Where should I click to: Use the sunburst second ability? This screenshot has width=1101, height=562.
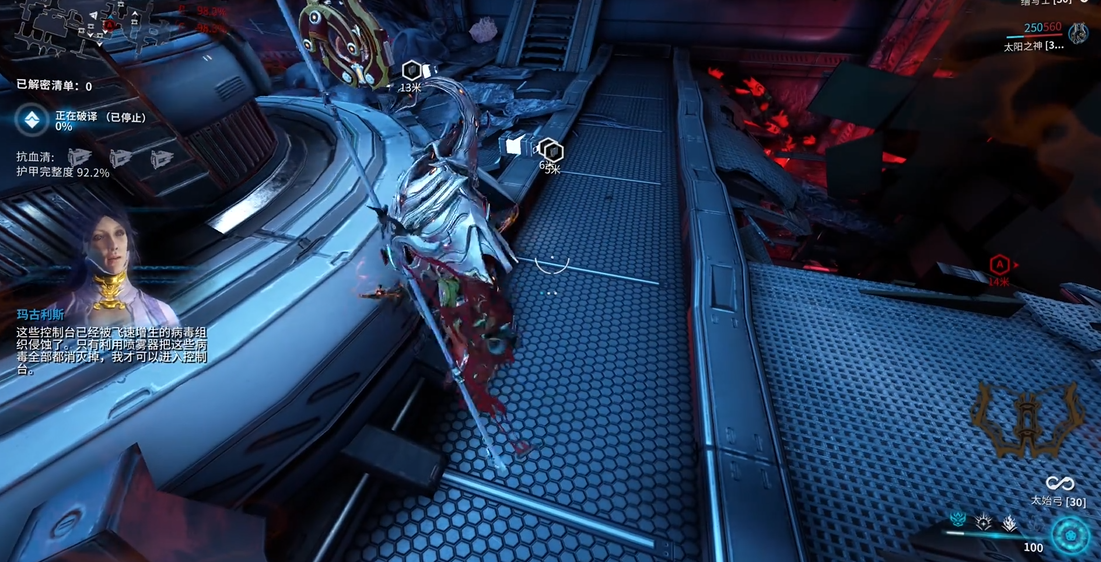click(983, 521)
